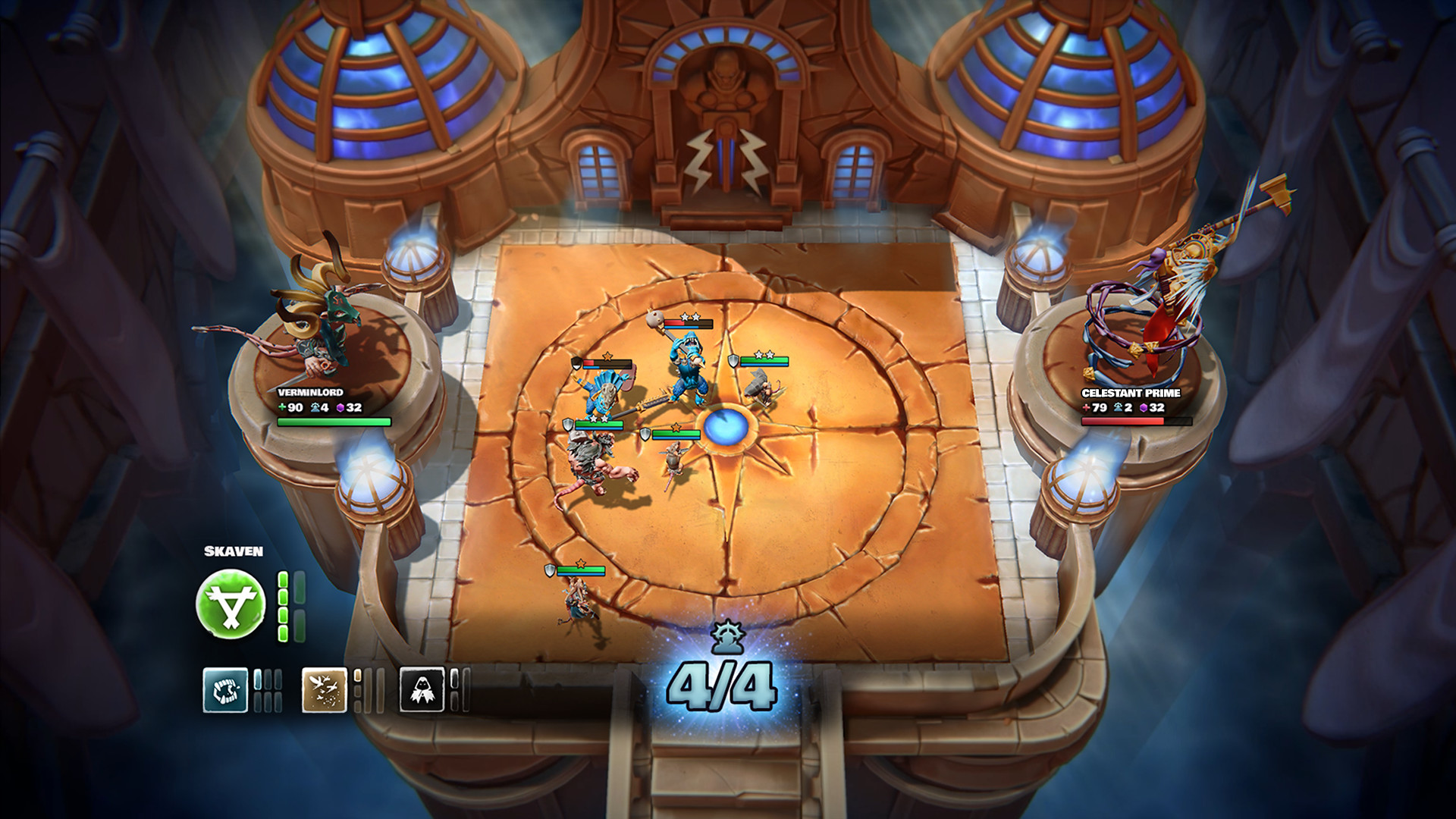
Task: Click the CELESTANT PRIME nameplate
Action: click(1131, 394)
